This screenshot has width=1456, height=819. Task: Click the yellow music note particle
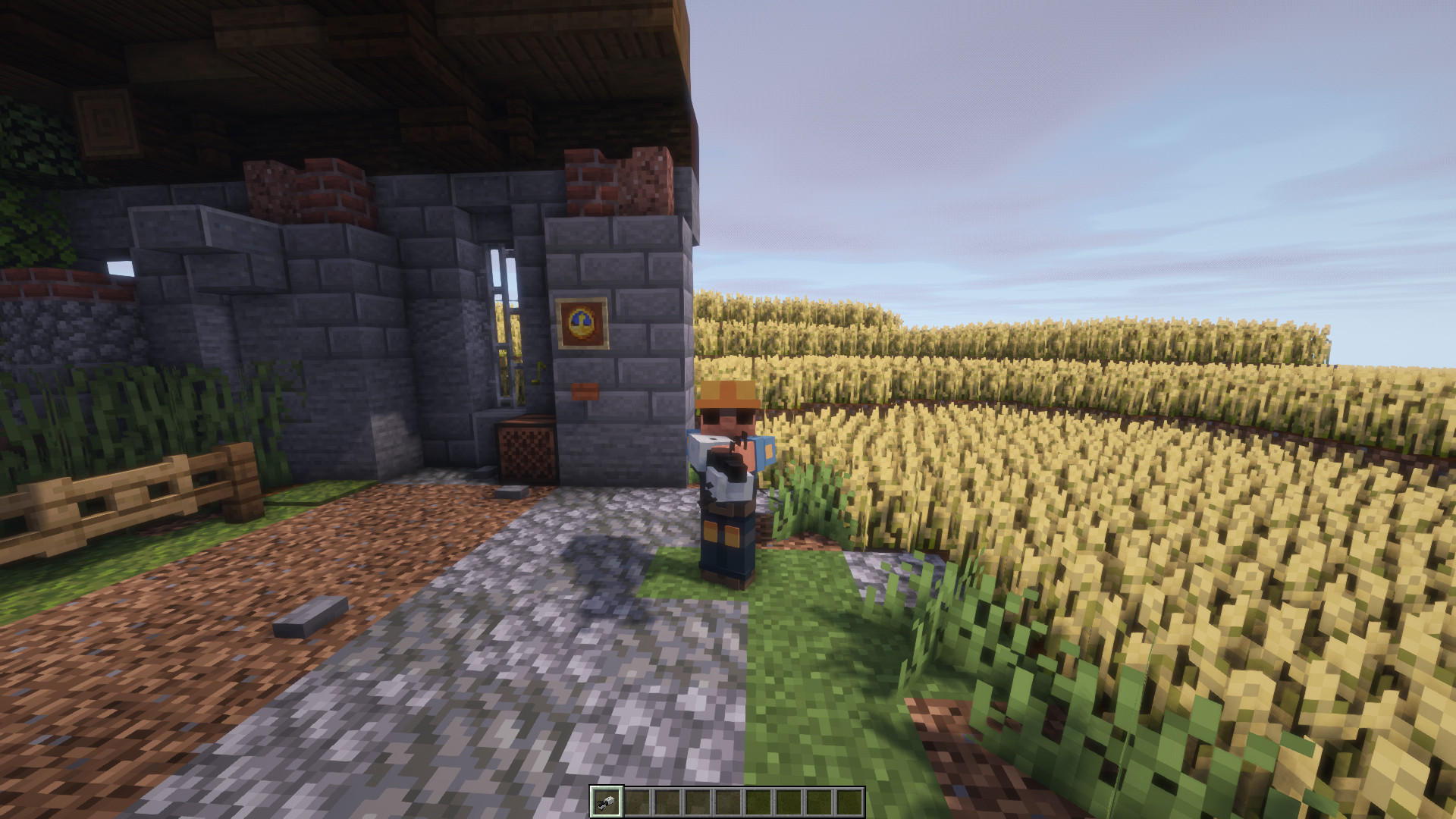click(538, 374)
